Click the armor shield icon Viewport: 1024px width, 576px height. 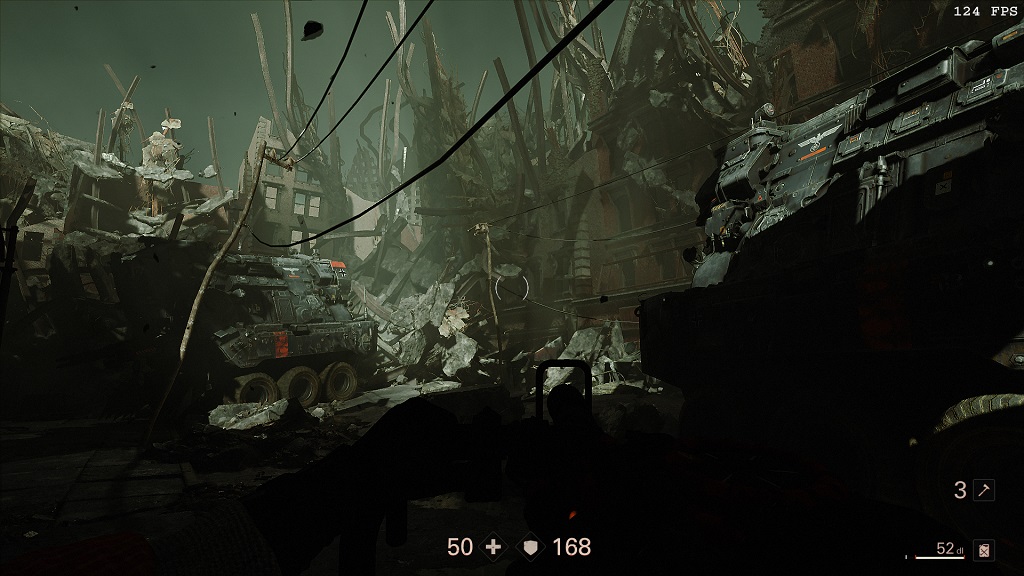(530, 547)
